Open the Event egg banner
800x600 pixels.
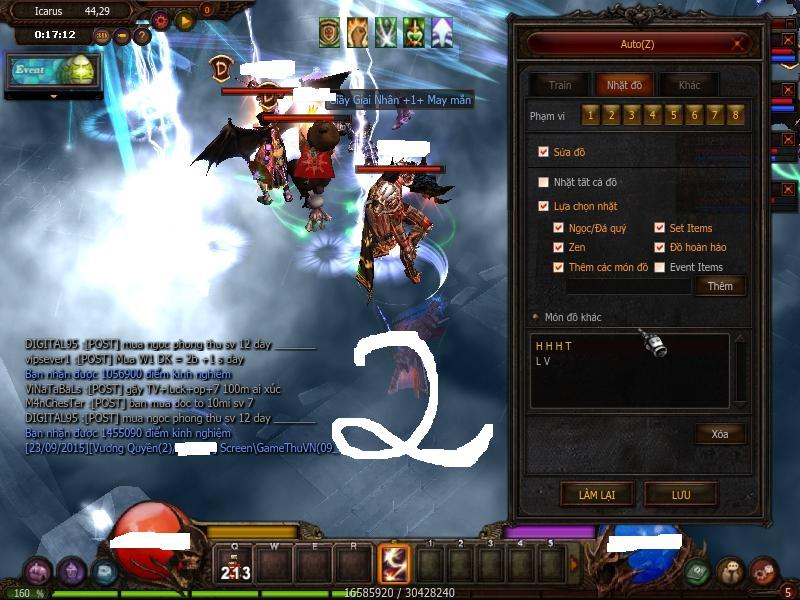coord(53,72)
